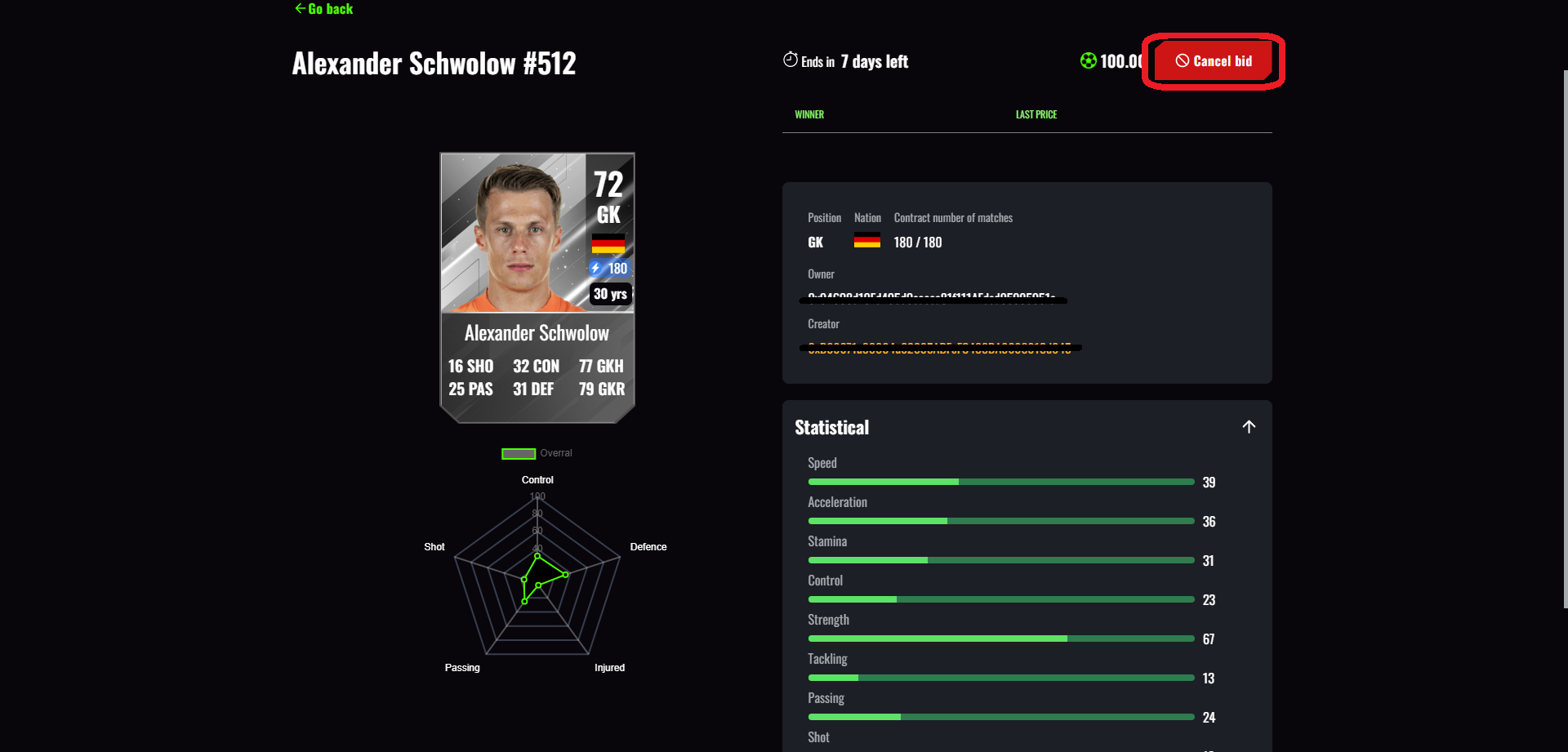Open the Owner wallet address link
The height and width of the screenshot is (752, 1568).
[932, 298]
